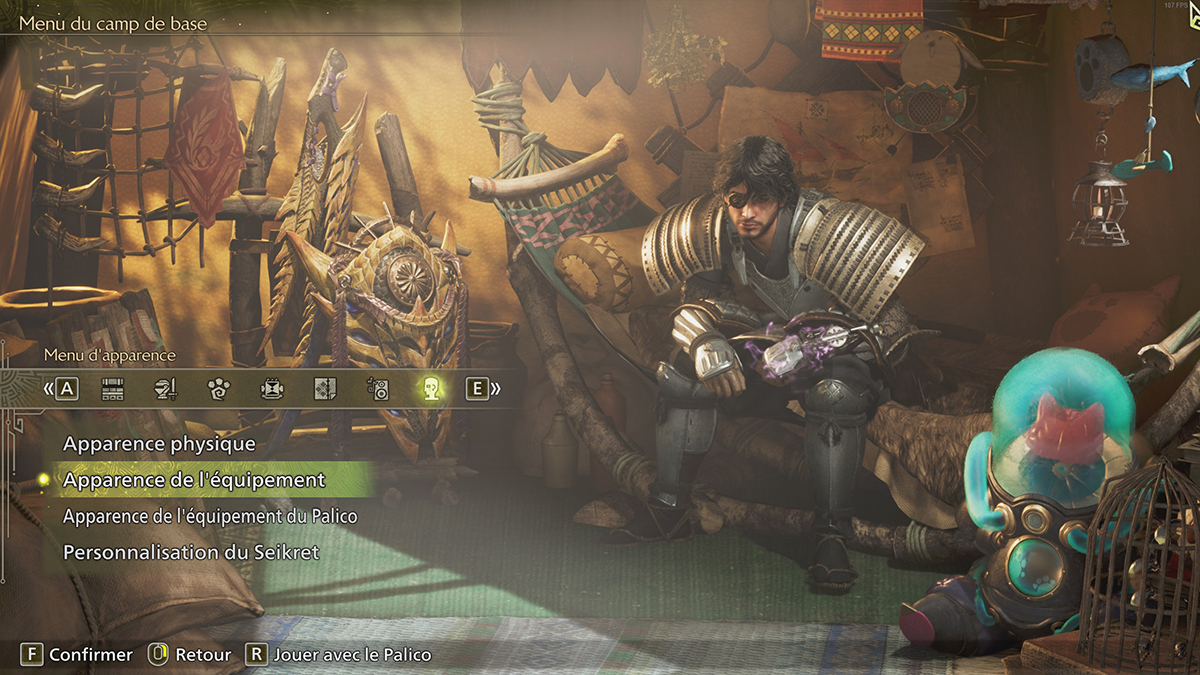1200x675 pixels.
Task: Click the Retour button
Action: click(x=190, y=655)
